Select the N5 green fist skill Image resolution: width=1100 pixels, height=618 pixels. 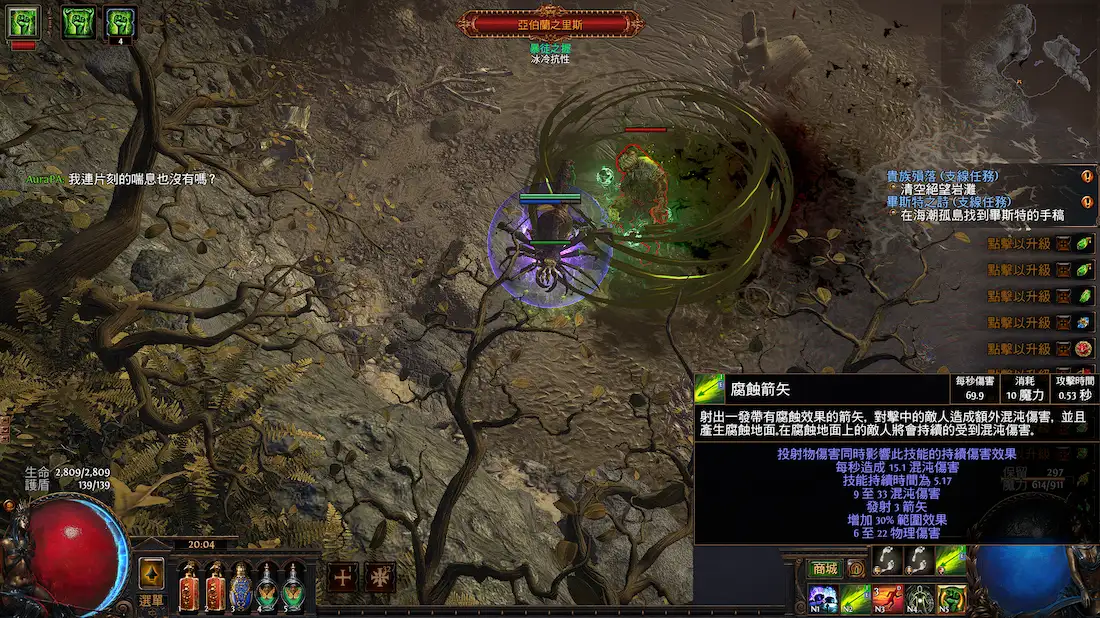point(952,598)
